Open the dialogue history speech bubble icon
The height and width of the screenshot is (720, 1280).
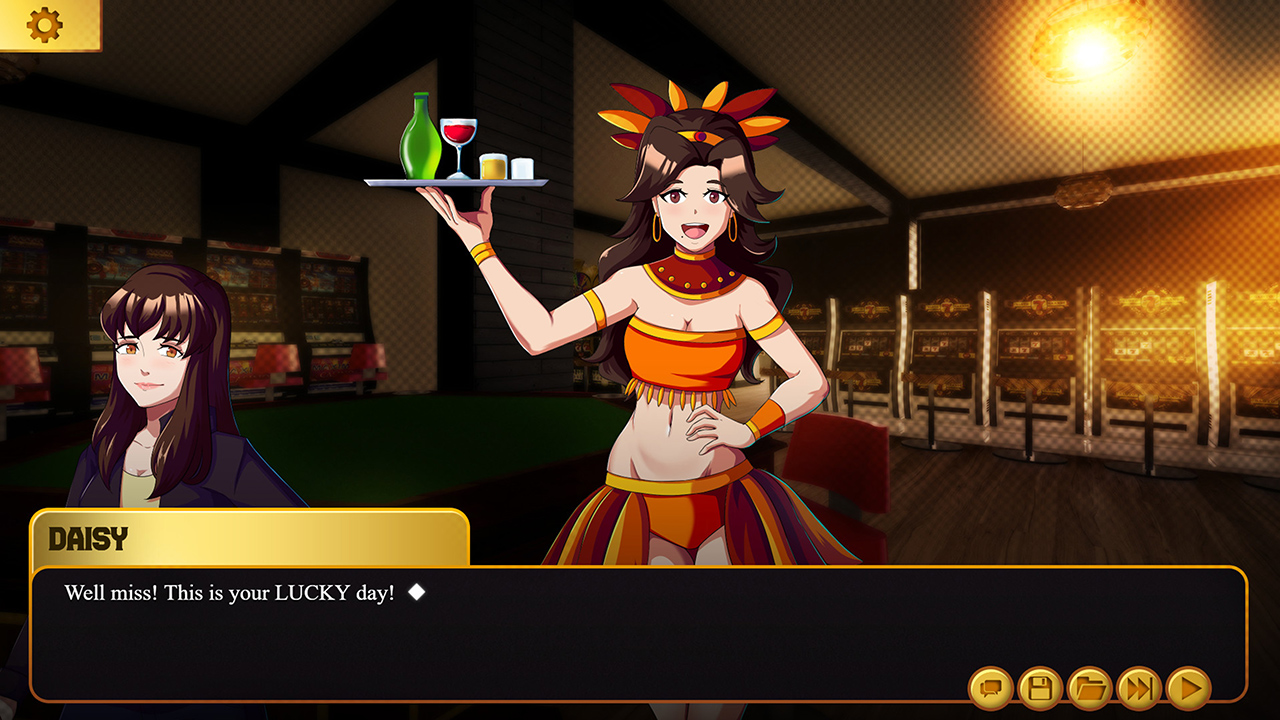tap(990, 691)
